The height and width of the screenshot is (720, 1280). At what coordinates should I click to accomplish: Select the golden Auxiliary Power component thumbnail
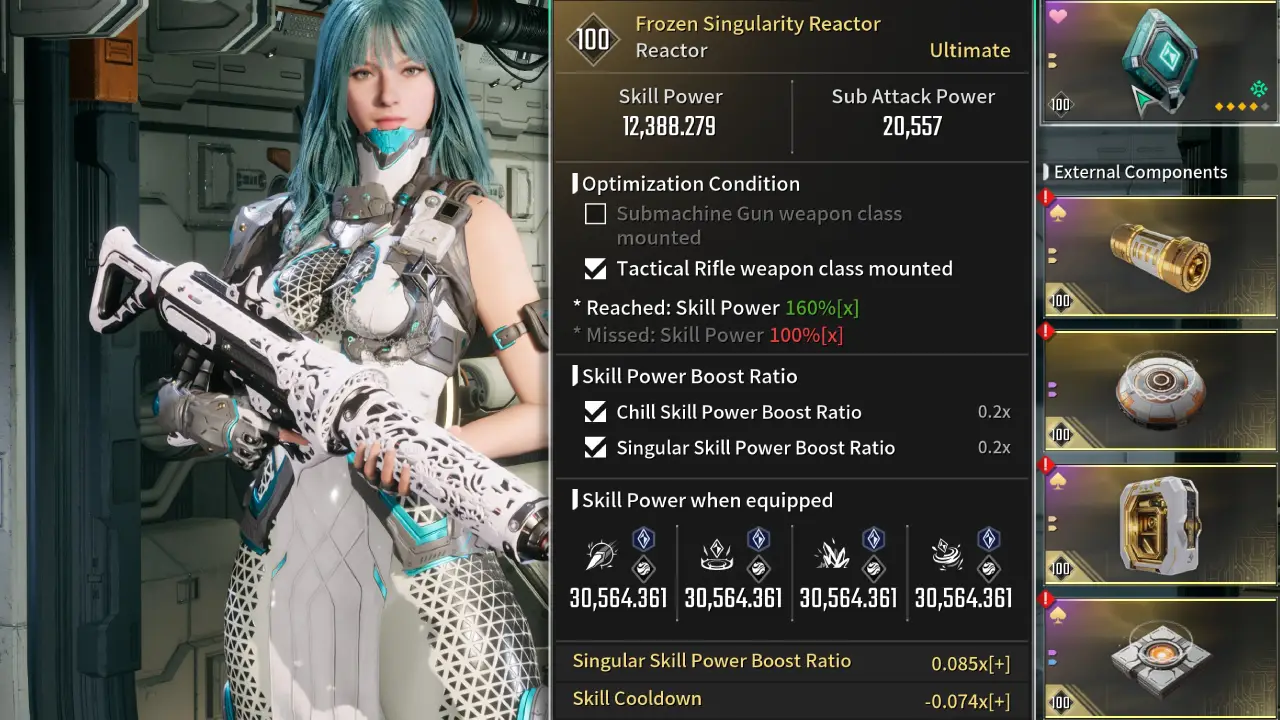[x=1158, y=258]
